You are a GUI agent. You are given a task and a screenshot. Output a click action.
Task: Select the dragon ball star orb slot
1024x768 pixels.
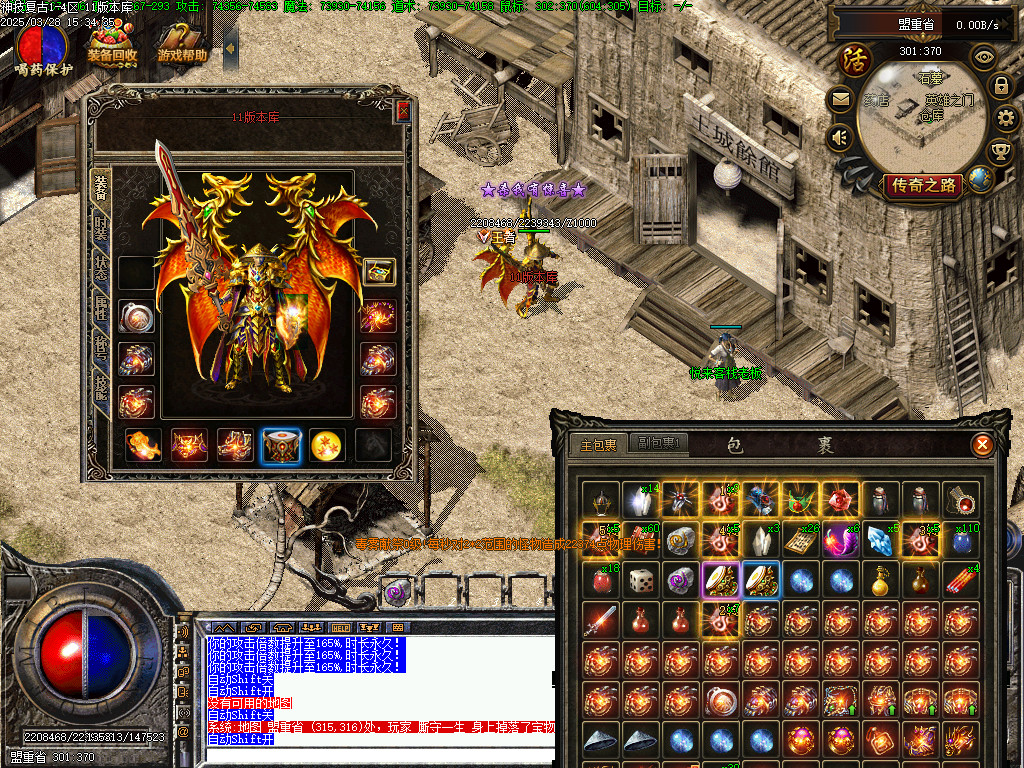tap(327, 445)
